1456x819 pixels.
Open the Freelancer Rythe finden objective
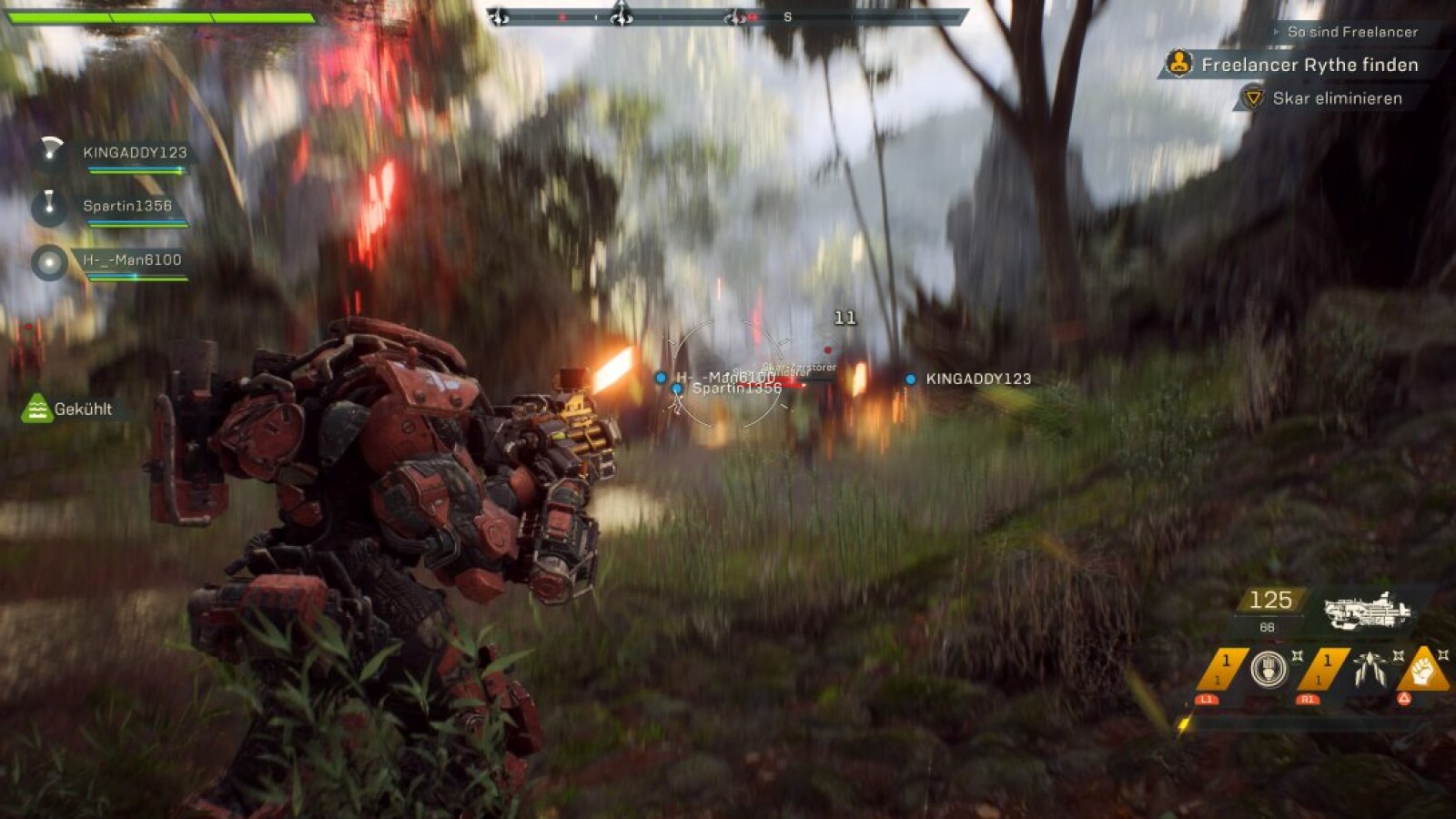coord(1309,65)
